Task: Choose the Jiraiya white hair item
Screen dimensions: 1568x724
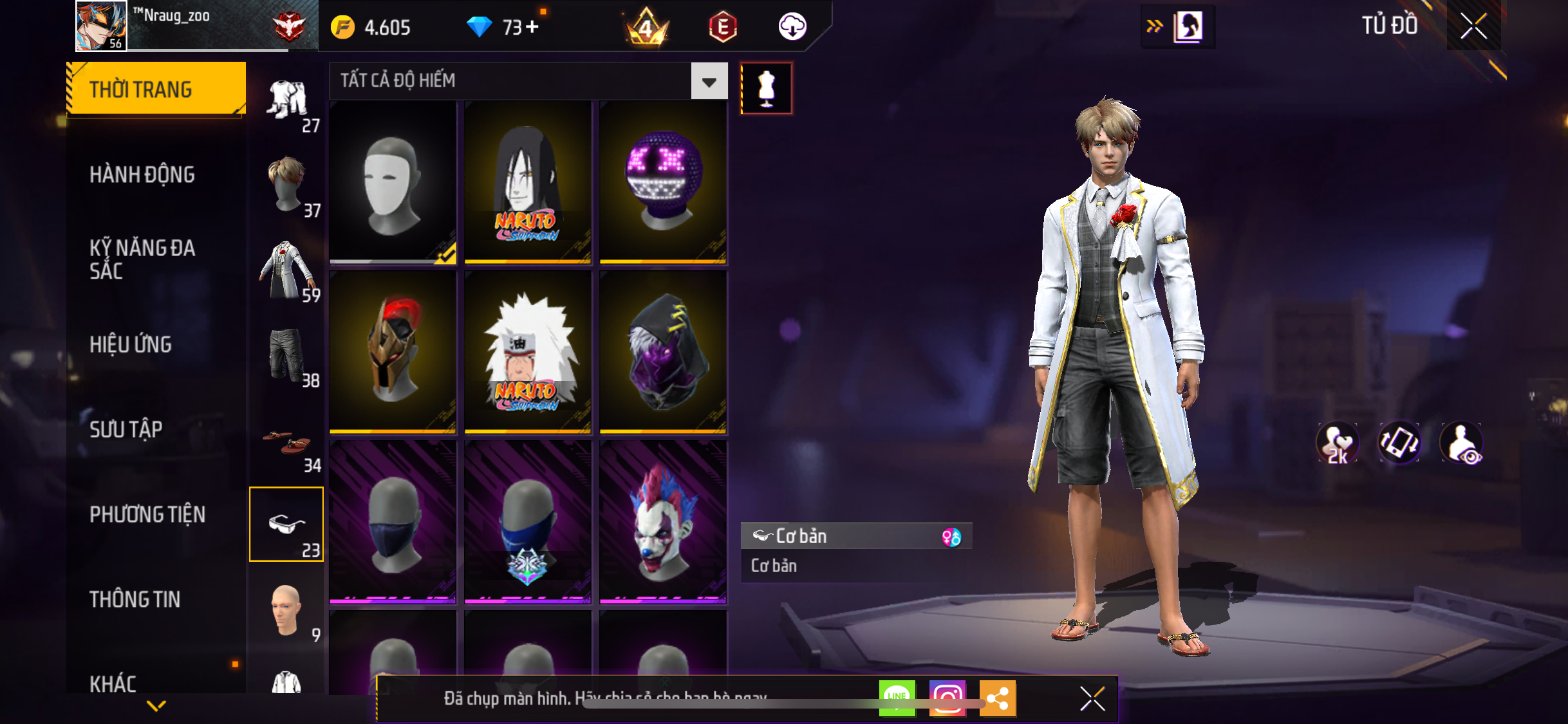Action: coord(528,351)
